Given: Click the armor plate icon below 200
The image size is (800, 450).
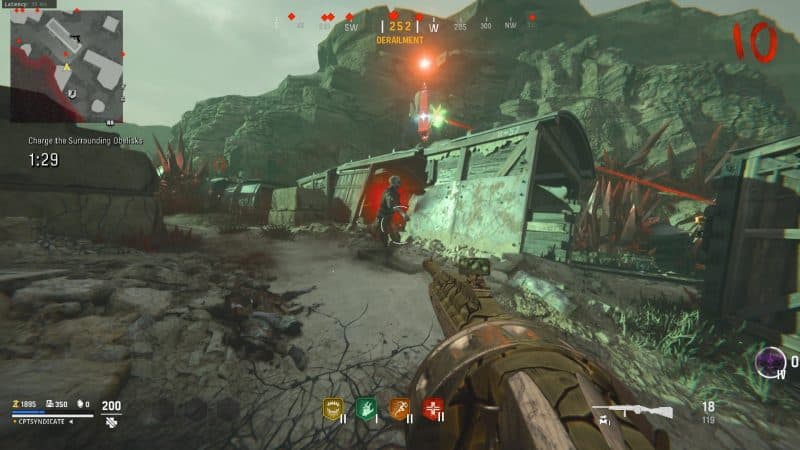Looking at the screenshot, I should 111,422.
